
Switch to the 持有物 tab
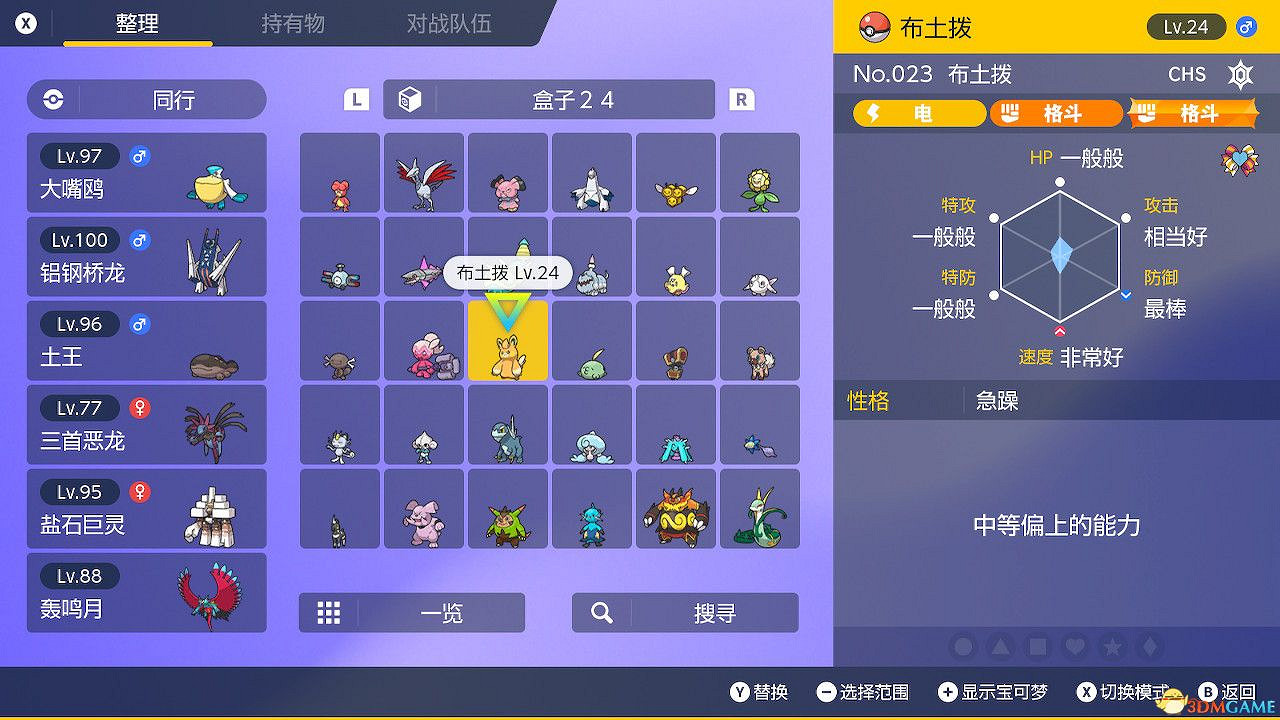(292, 24)
